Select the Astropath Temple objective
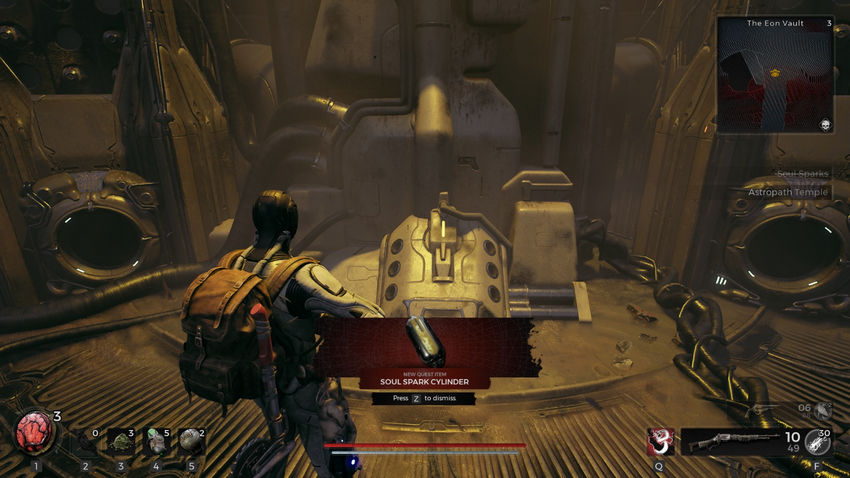Viewport: 850px width, 478px height. tap(788, 192)
